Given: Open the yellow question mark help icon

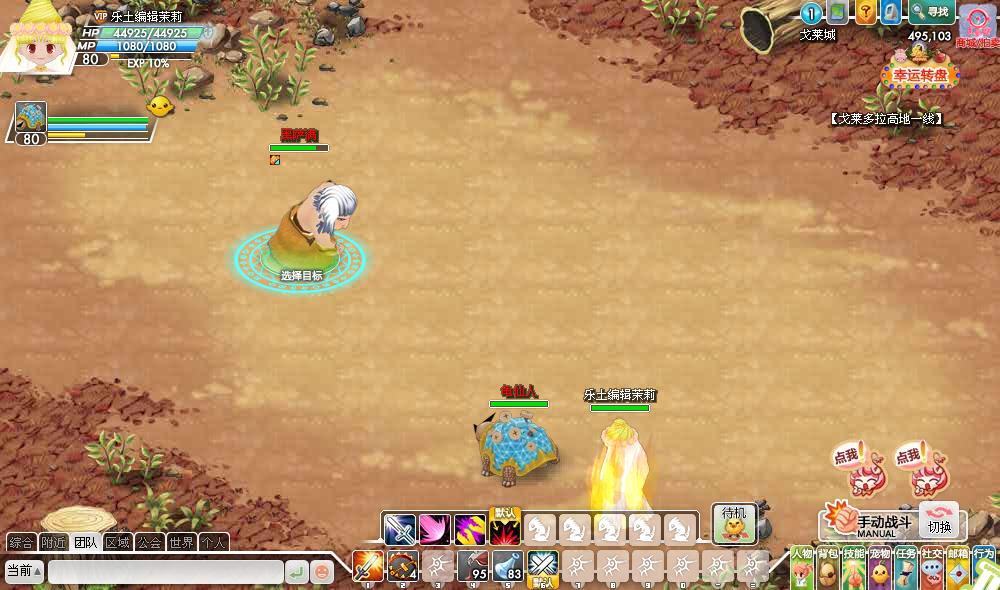Looking at the screenshot, I should pyautogui.click(x=865, y=12).
